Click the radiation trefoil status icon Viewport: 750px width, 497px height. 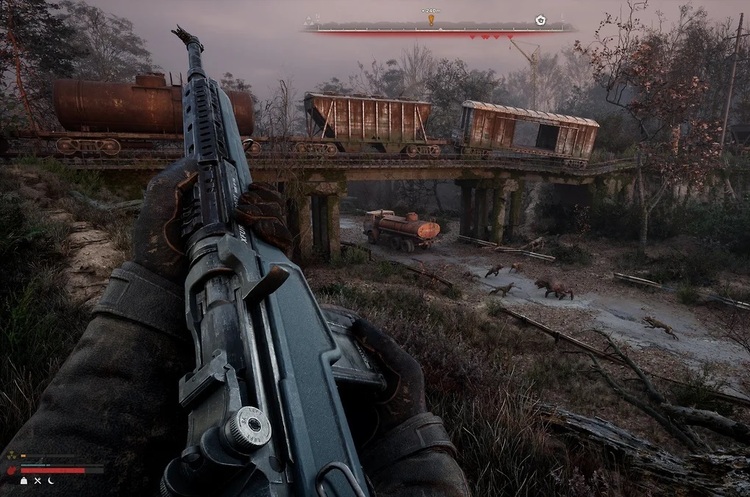coord(14,457)
